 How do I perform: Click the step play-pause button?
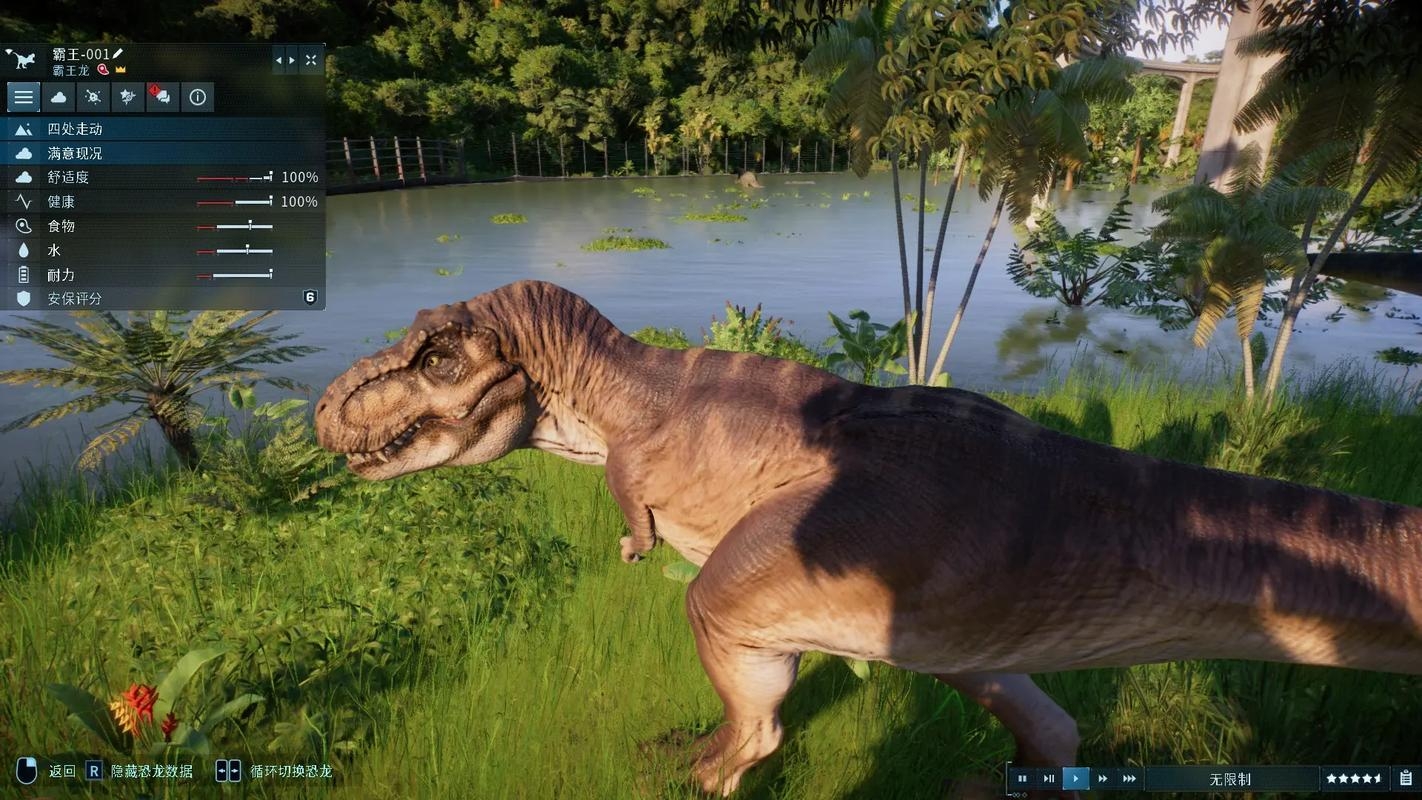[x=1049, y=778]
